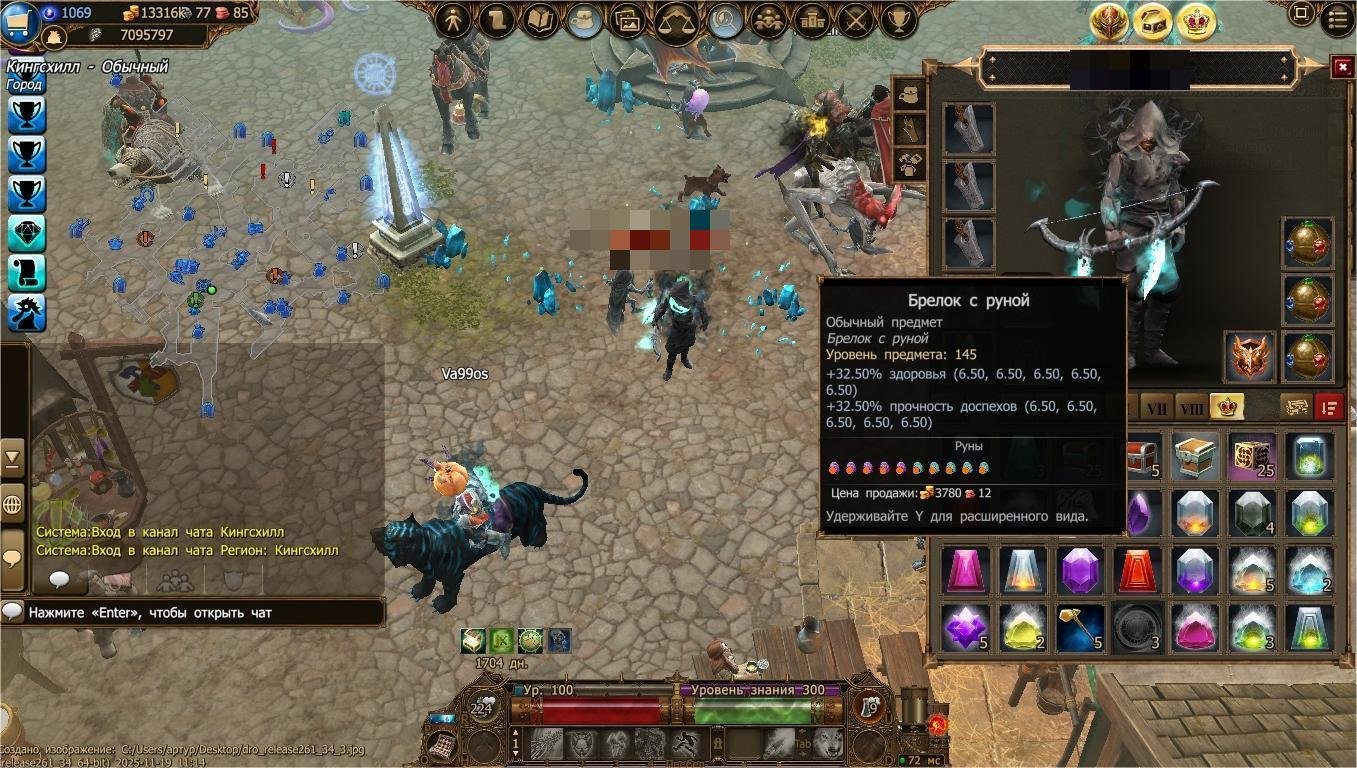1357x768 pixels.
Task: Open the trophy cup menu in top bar
Action: (900, 20)
